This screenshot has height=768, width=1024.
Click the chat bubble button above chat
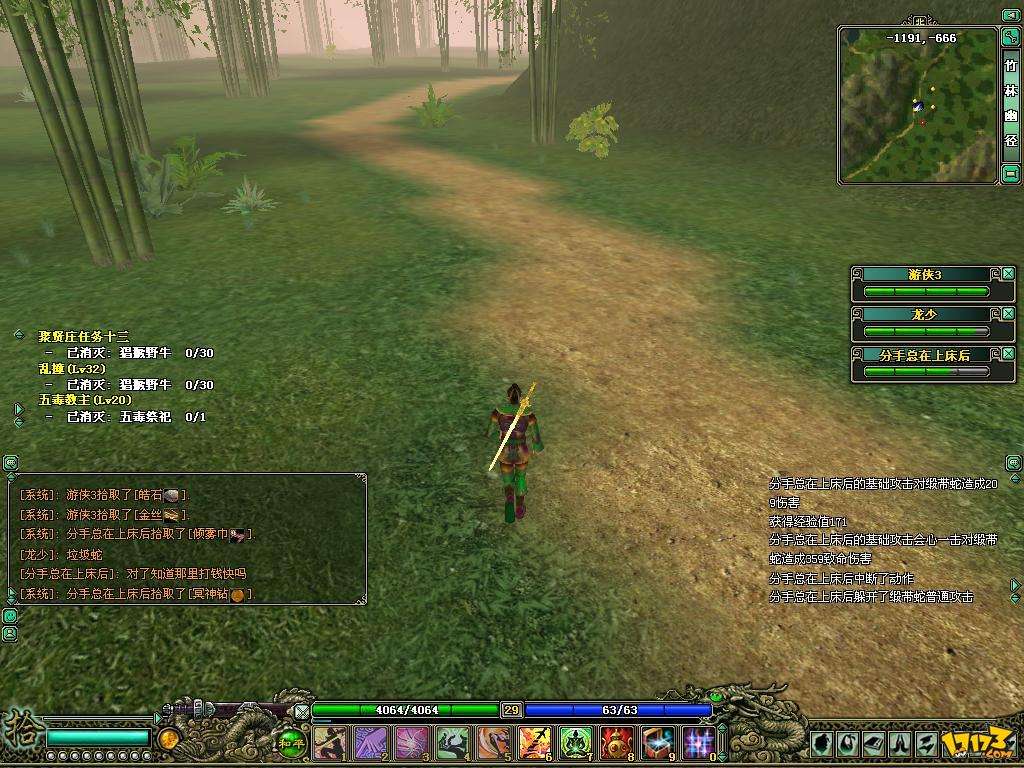pyautogui.click(x=10, y=463)
